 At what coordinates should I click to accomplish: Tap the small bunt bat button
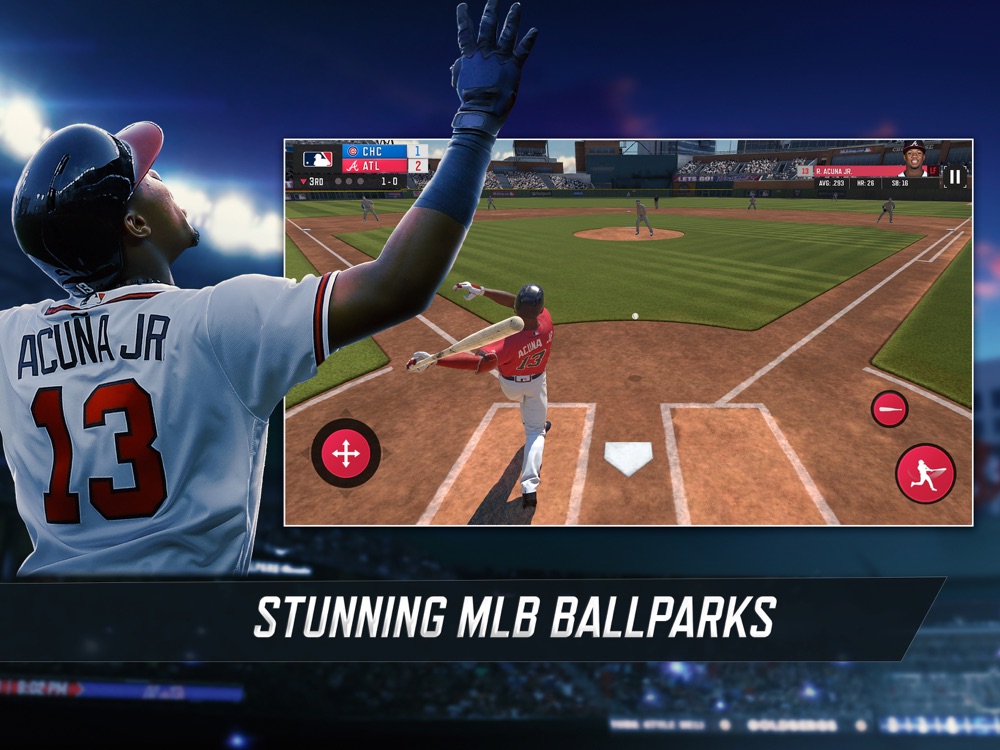pyautogui.click(x=889, y=409)
